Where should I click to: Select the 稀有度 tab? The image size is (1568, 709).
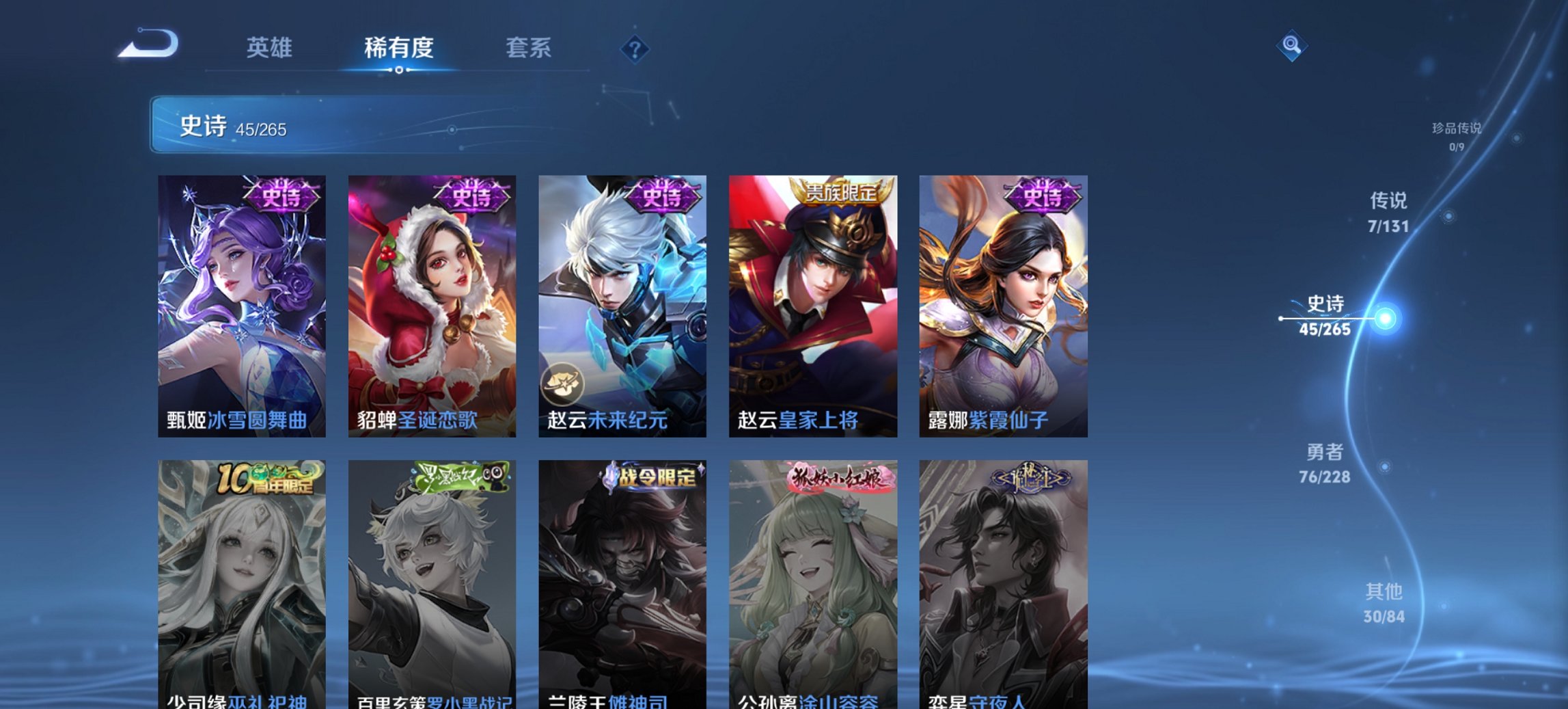[x=398, y=48]
